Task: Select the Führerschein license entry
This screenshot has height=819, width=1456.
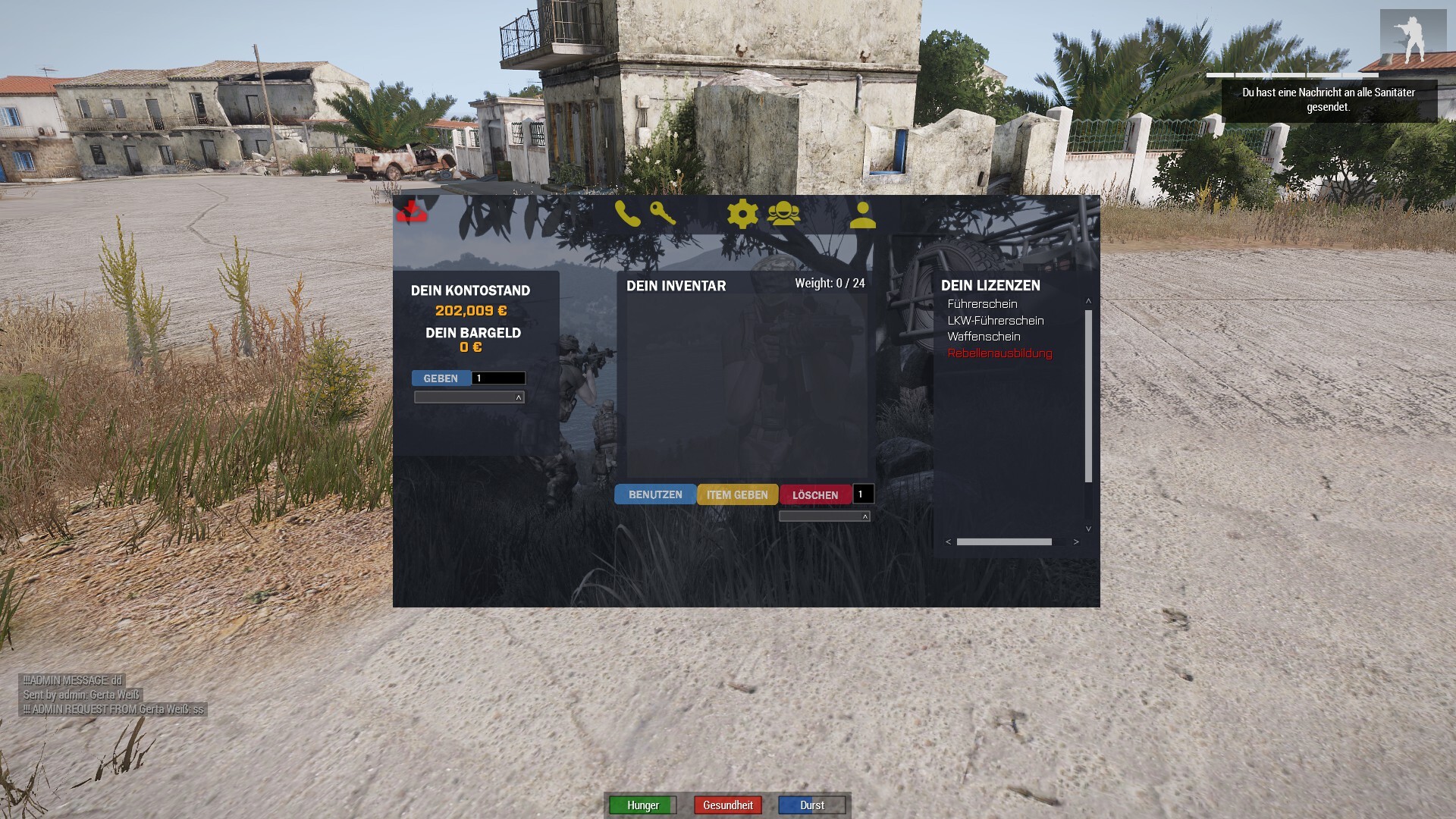Action: [982, 304]
